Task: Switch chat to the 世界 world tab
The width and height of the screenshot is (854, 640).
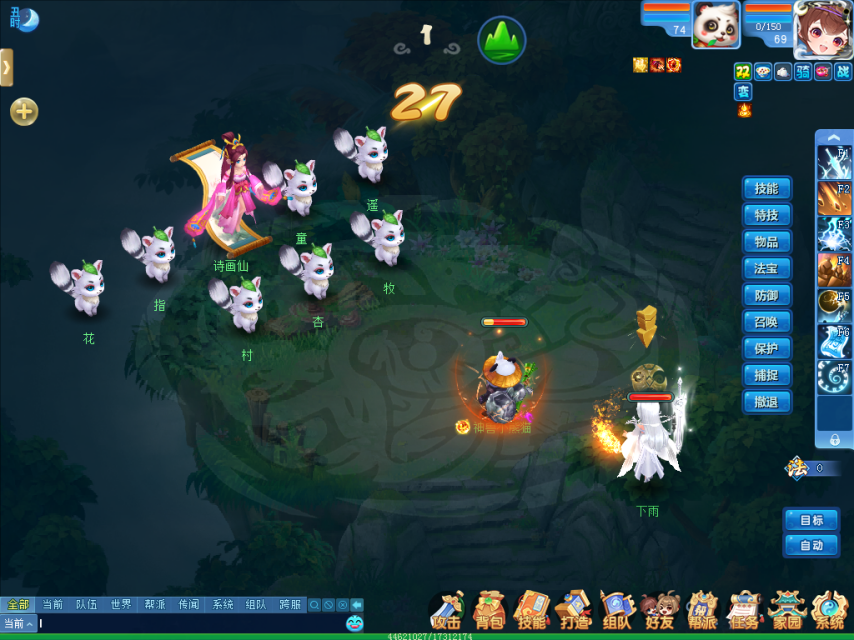Action: pyautogui.click(x=121, y=605)
